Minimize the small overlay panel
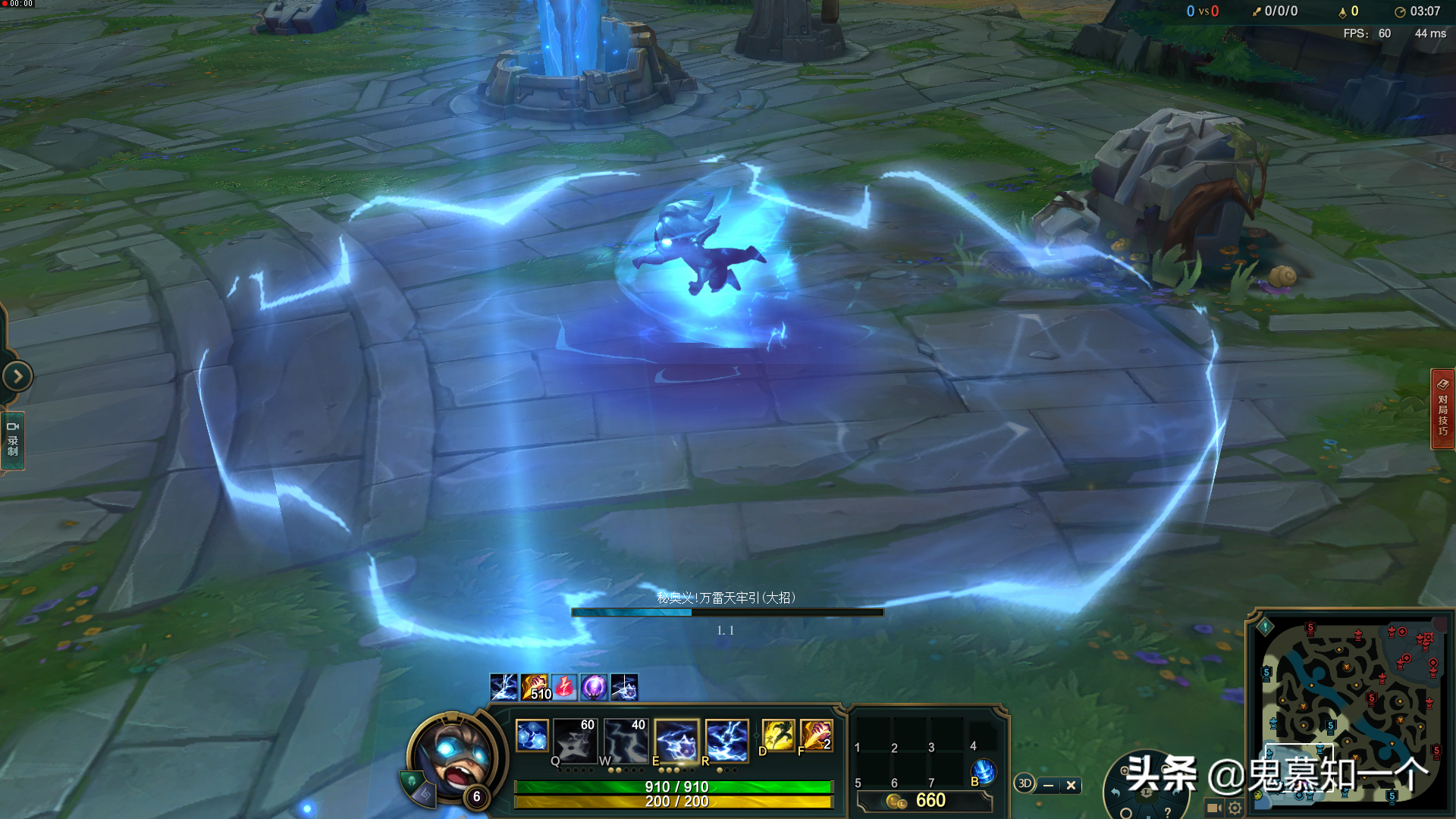1456x819 pixels. coord(1048,786)
